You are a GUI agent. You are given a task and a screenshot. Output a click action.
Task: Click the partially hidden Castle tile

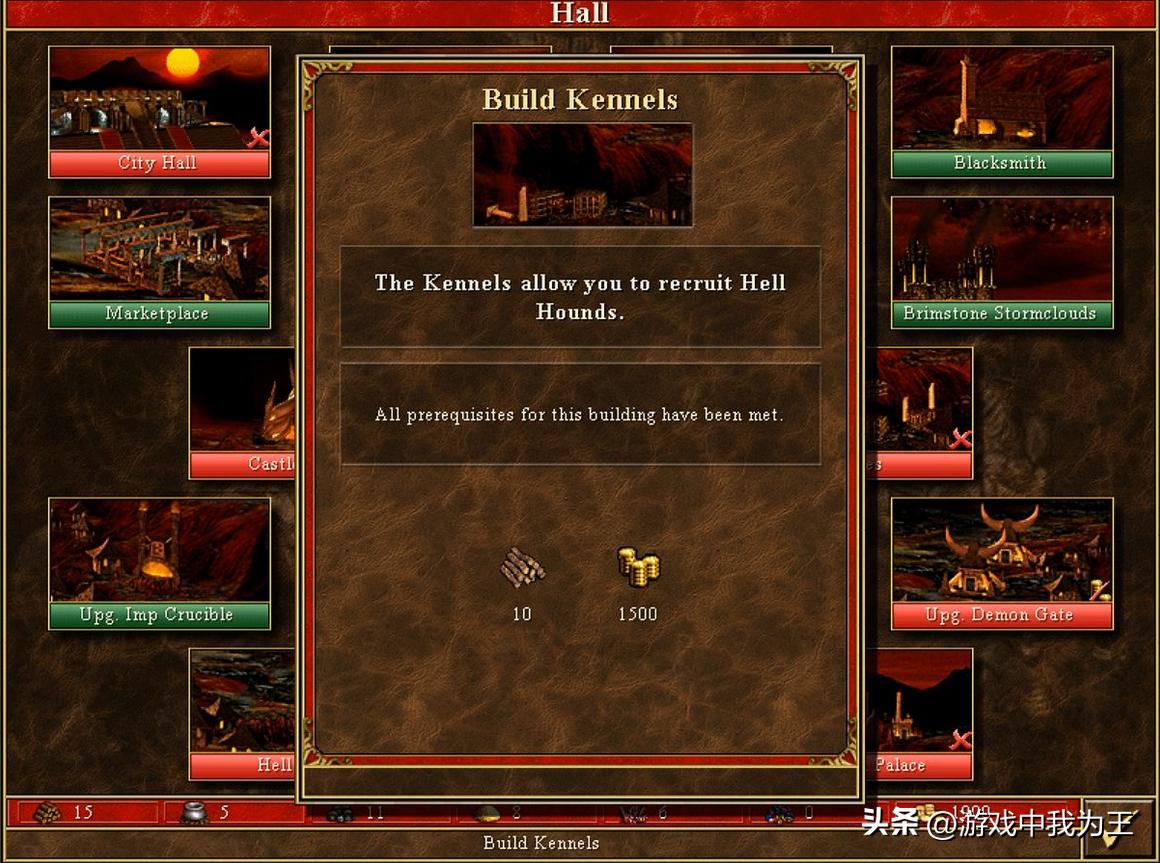[242, 412]
